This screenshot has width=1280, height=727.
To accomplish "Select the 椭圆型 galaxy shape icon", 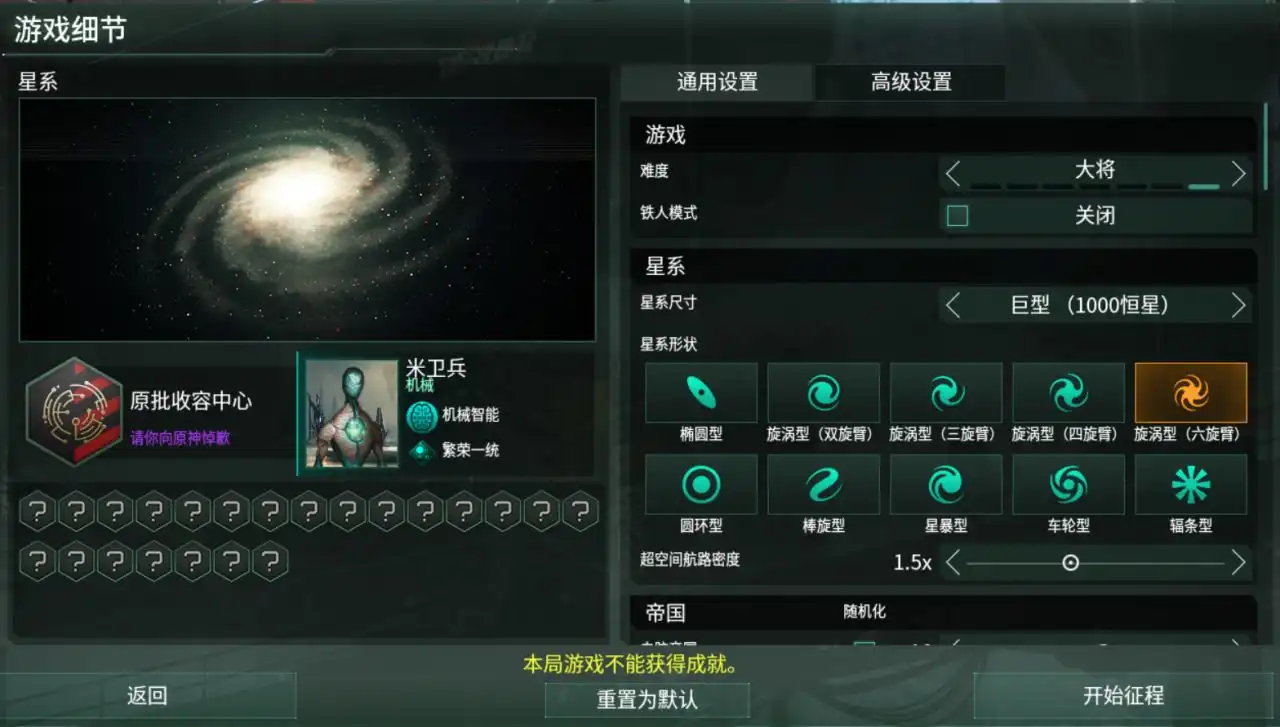I will [x=701, y=392].
